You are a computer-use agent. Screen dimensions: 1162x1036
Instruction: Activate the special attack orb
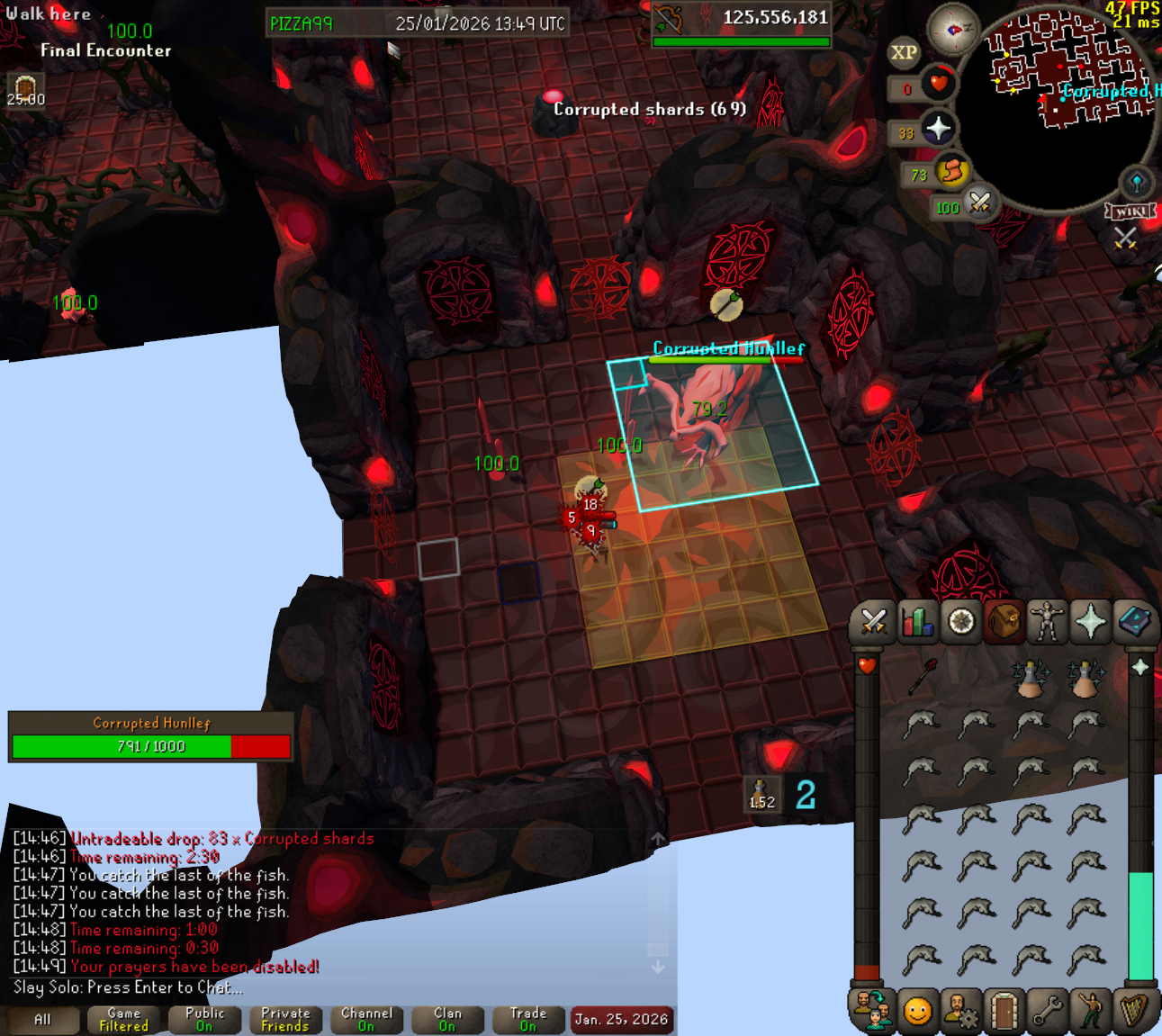(979, 203)
